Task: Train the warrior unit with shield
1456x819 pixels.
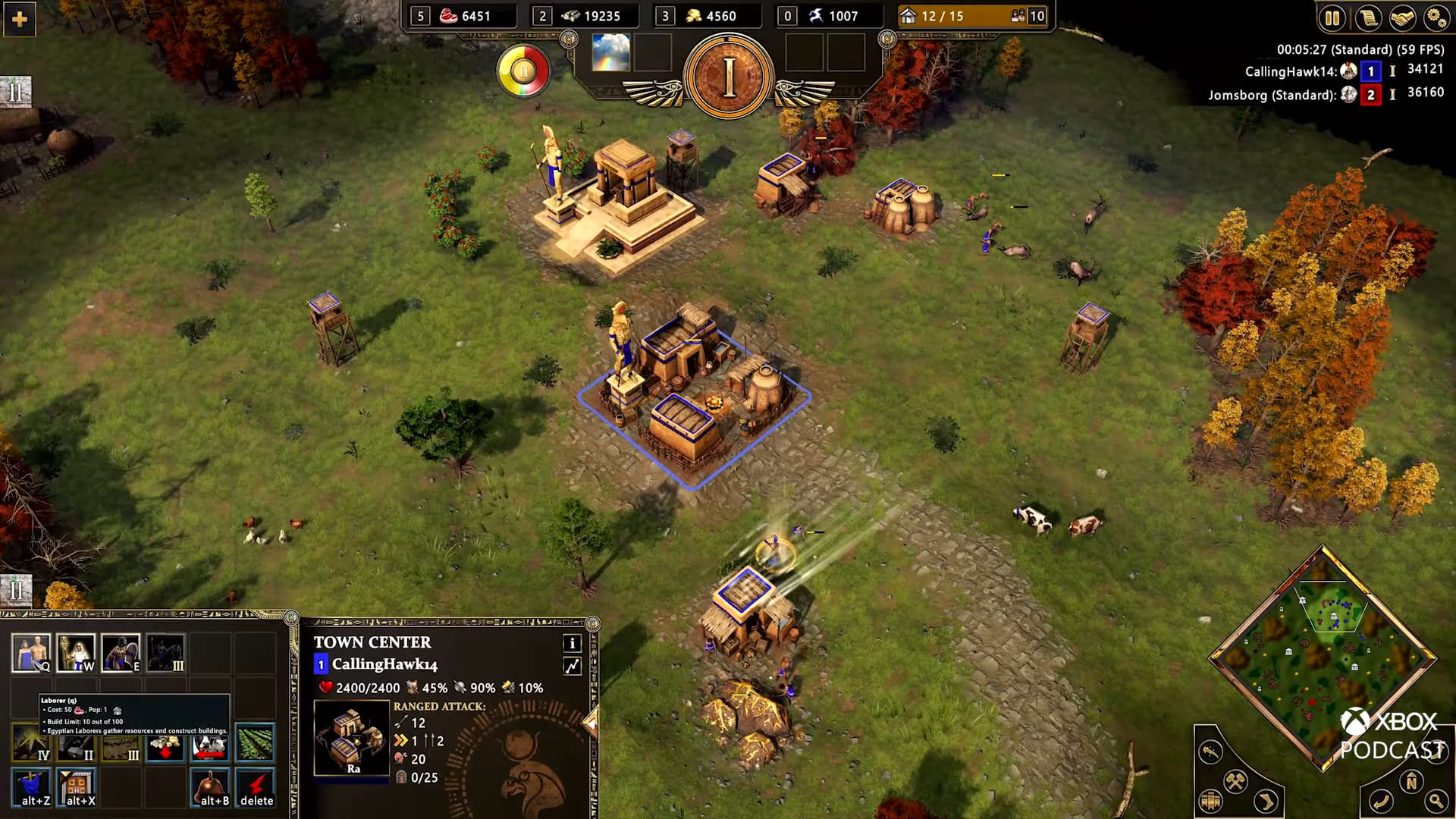Action: tap(121, 653)
